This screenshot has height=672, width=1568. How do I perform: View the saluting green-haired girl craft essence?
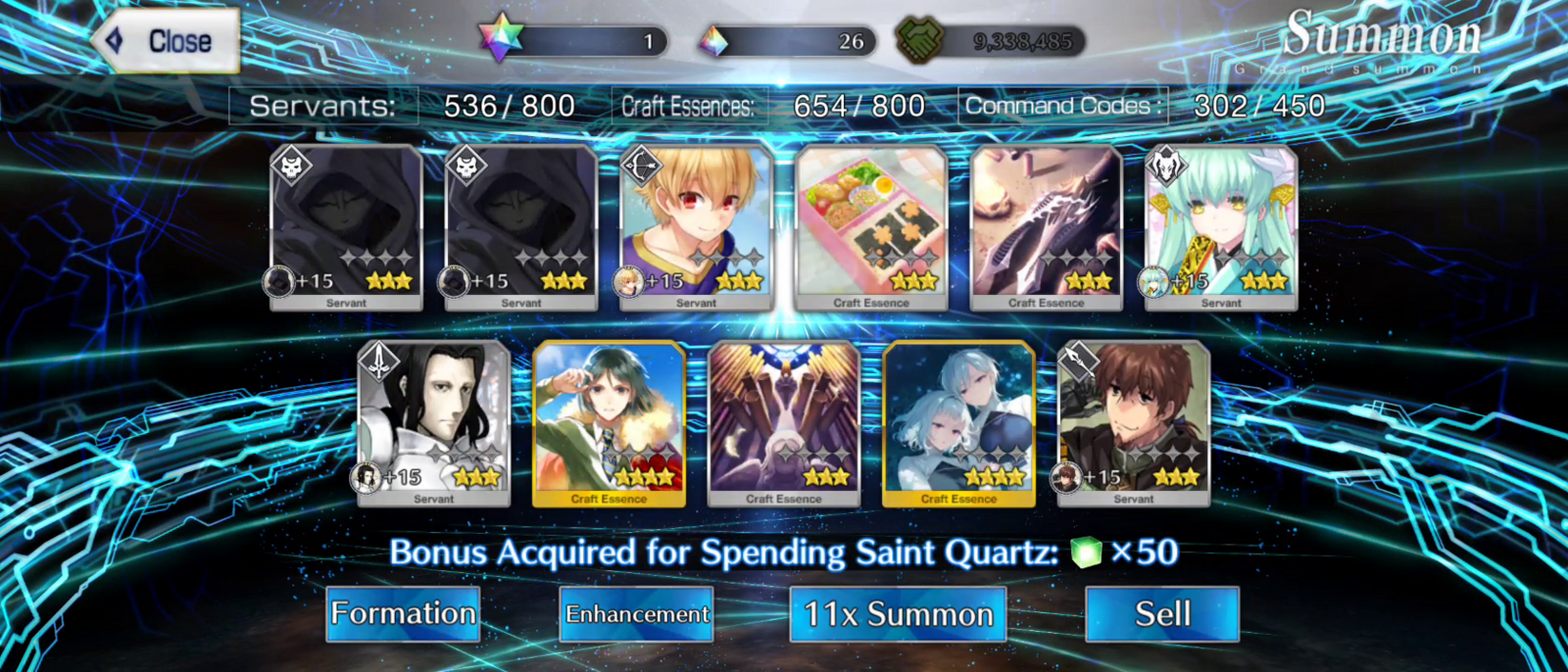tap(609, 423)
